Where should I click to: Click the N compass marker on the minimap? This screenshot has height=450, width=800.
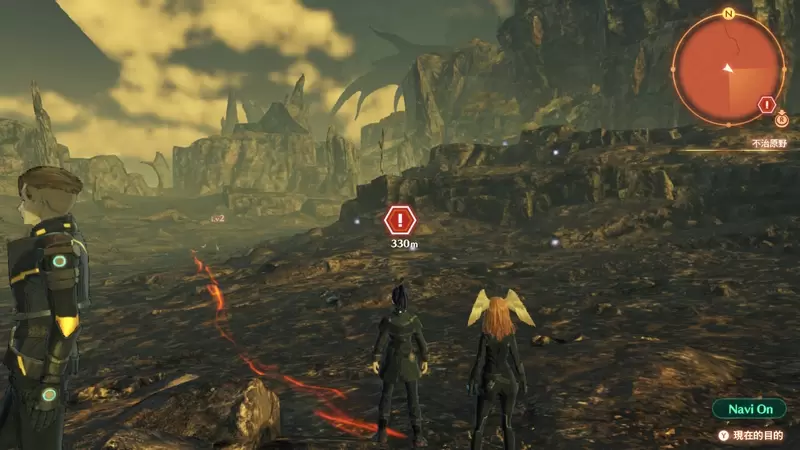coord(728,14)
